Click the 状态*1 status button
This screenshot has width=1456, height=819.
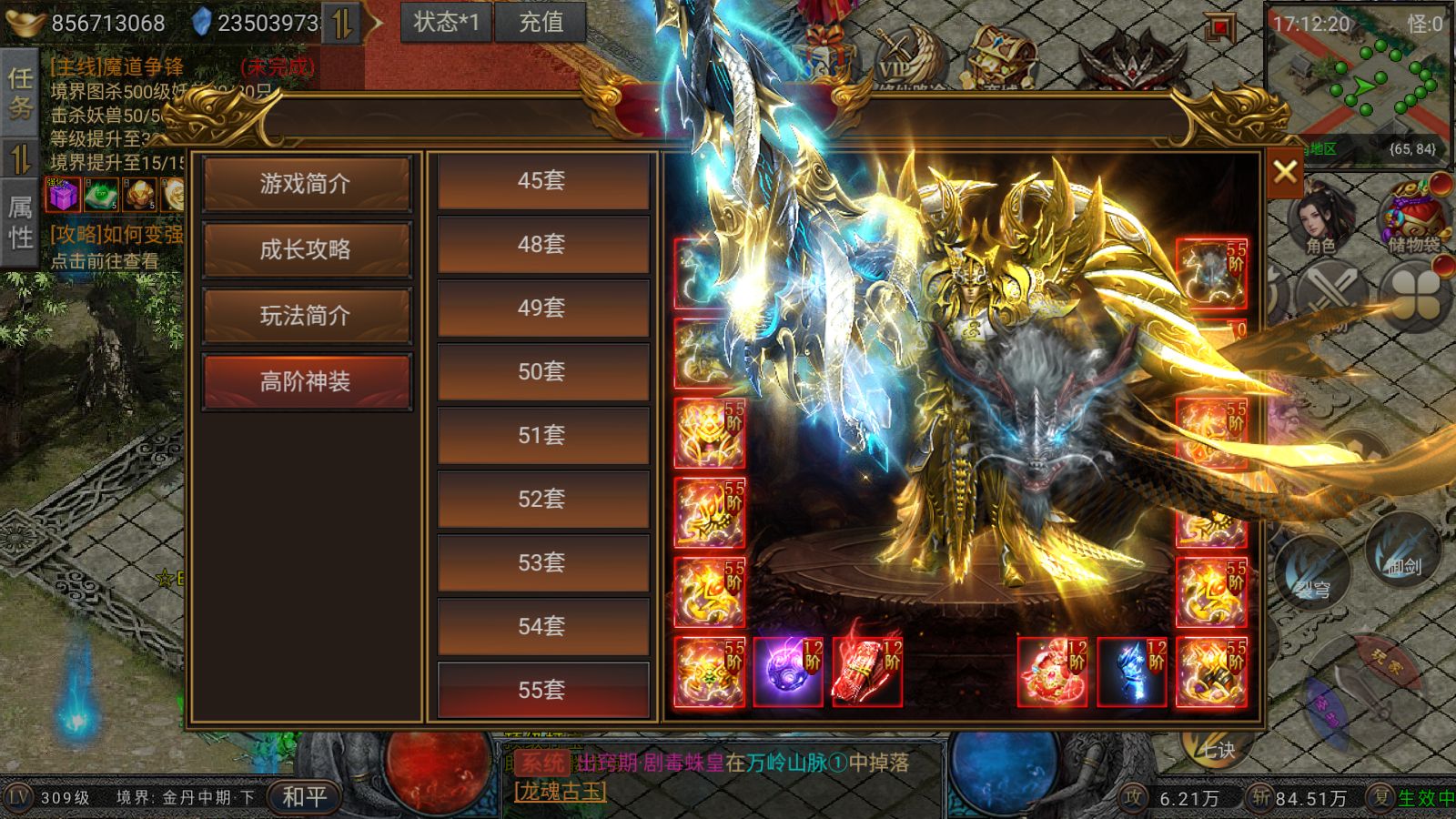446,22
